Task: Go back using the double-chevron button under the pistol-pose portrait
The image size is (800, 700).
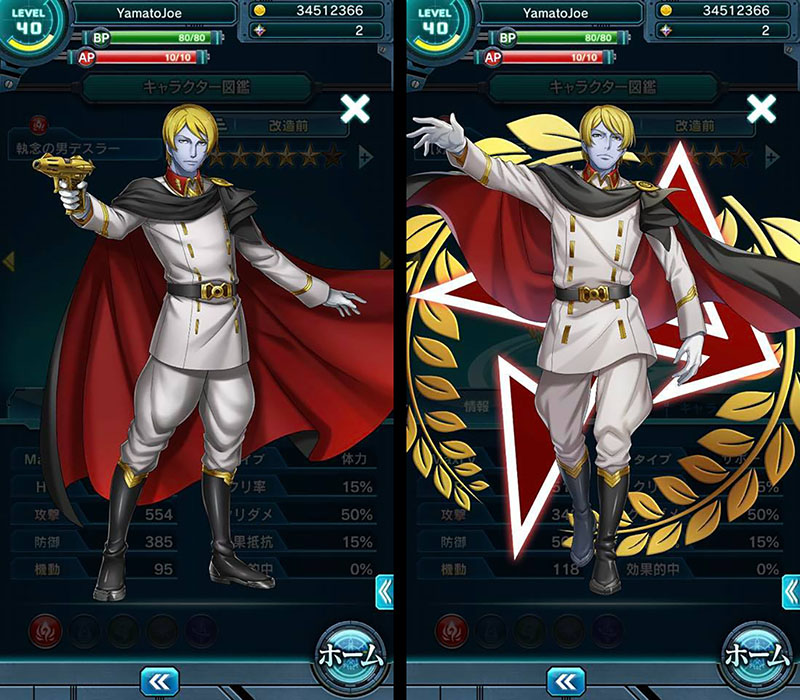Action: point(158,681)
